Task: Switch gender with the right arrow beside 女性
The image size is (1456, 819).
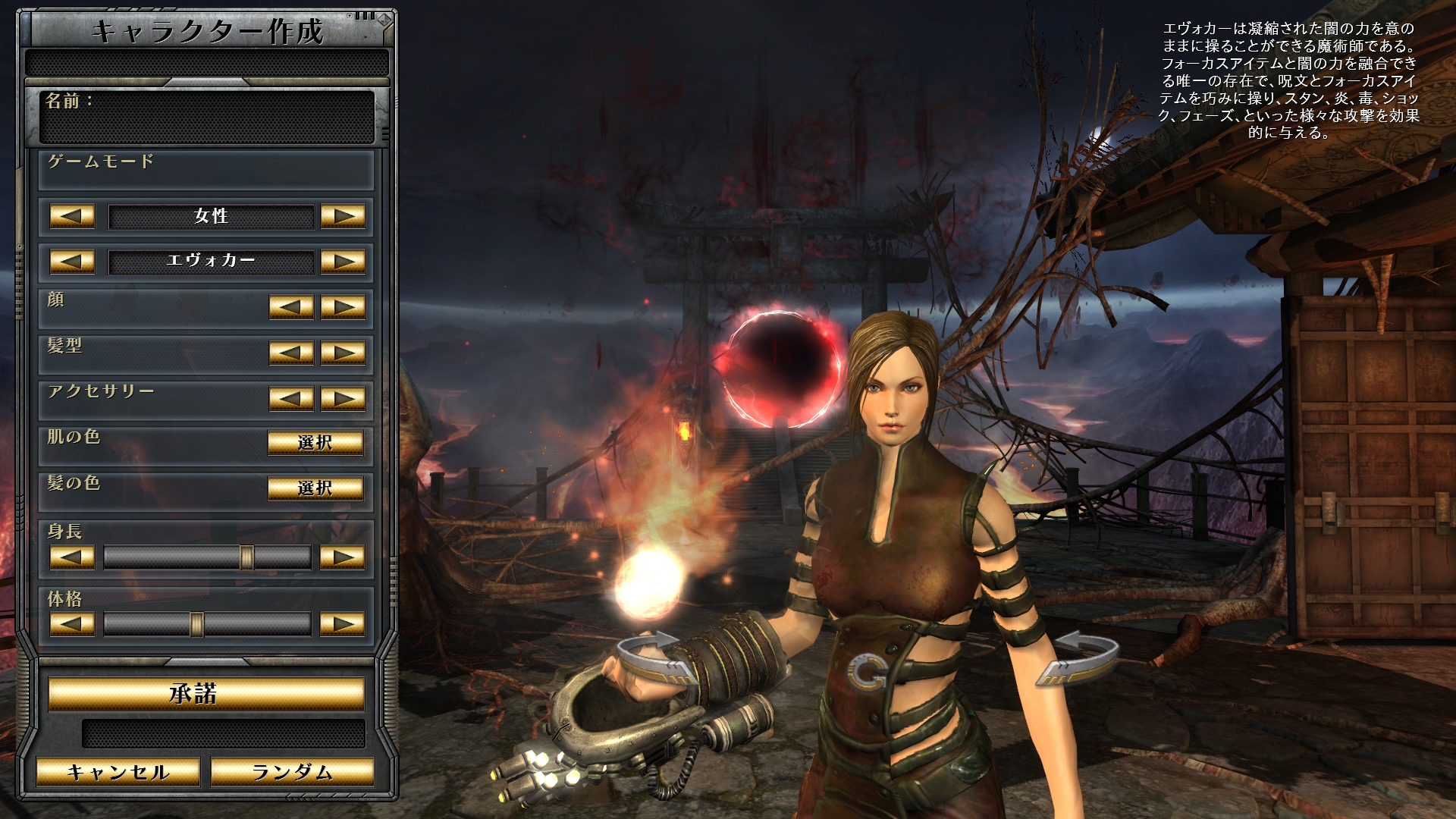Action: [x=343, y=216]
